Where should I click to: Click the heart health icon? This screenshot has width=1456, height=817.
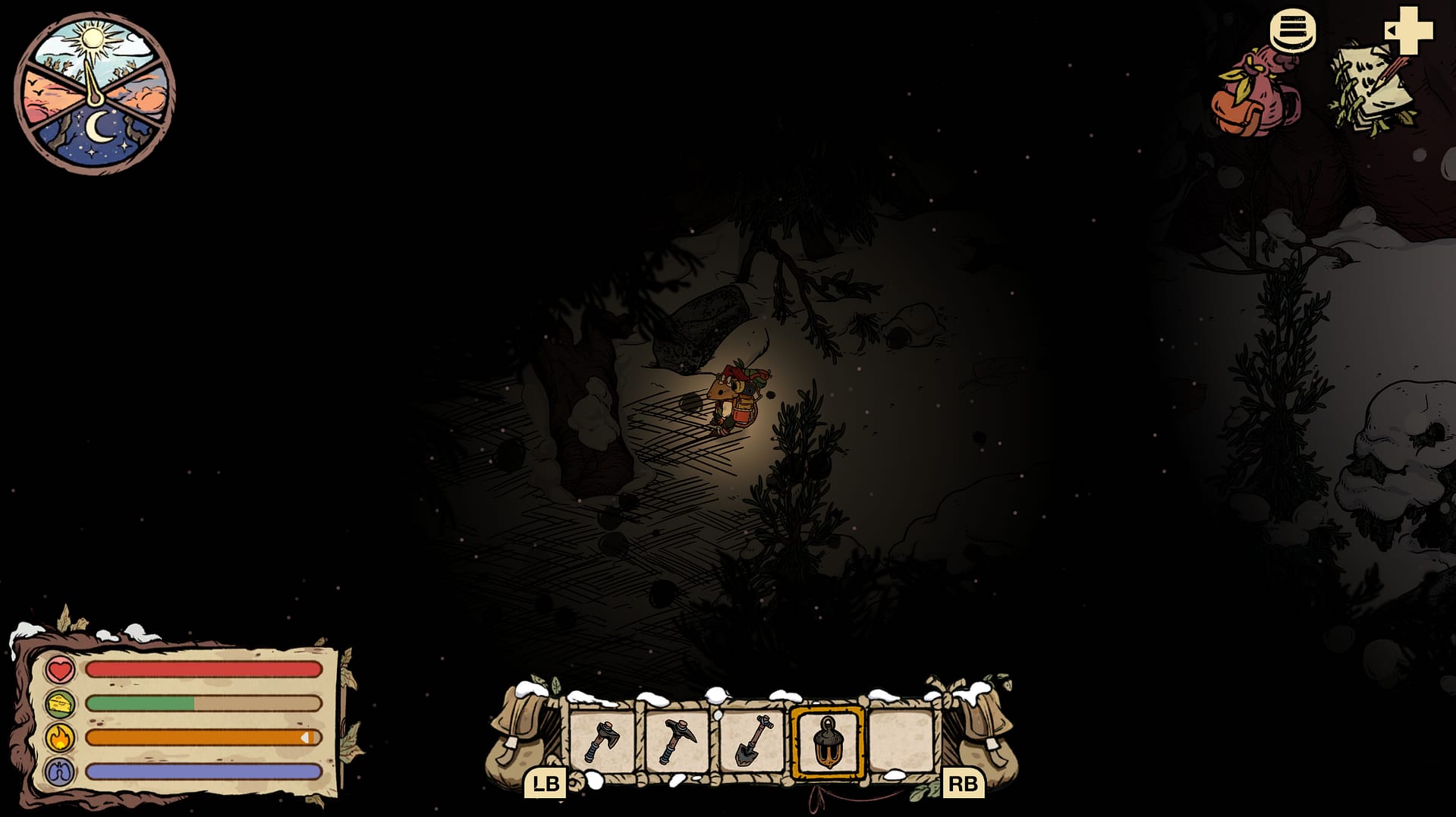60,671
